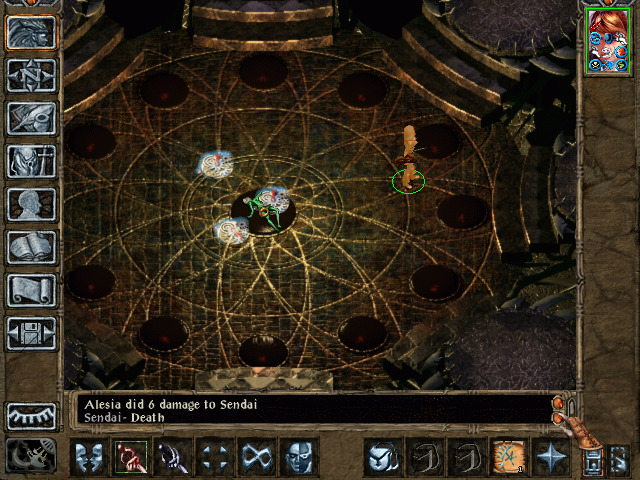
Task: Open the journal quill button
Action: pyautogui.click(x=32, y=118)
